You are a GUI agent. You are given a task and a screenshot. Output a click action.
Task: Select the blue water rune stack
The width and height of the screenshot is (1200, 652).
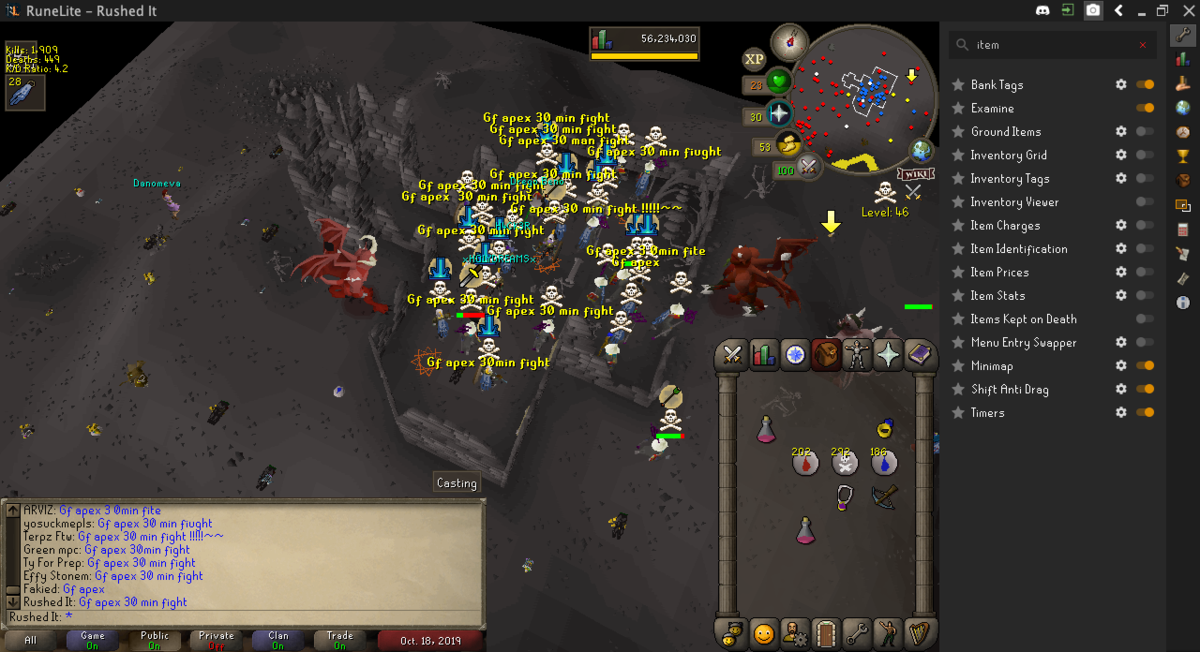click(x=883, y=463)
